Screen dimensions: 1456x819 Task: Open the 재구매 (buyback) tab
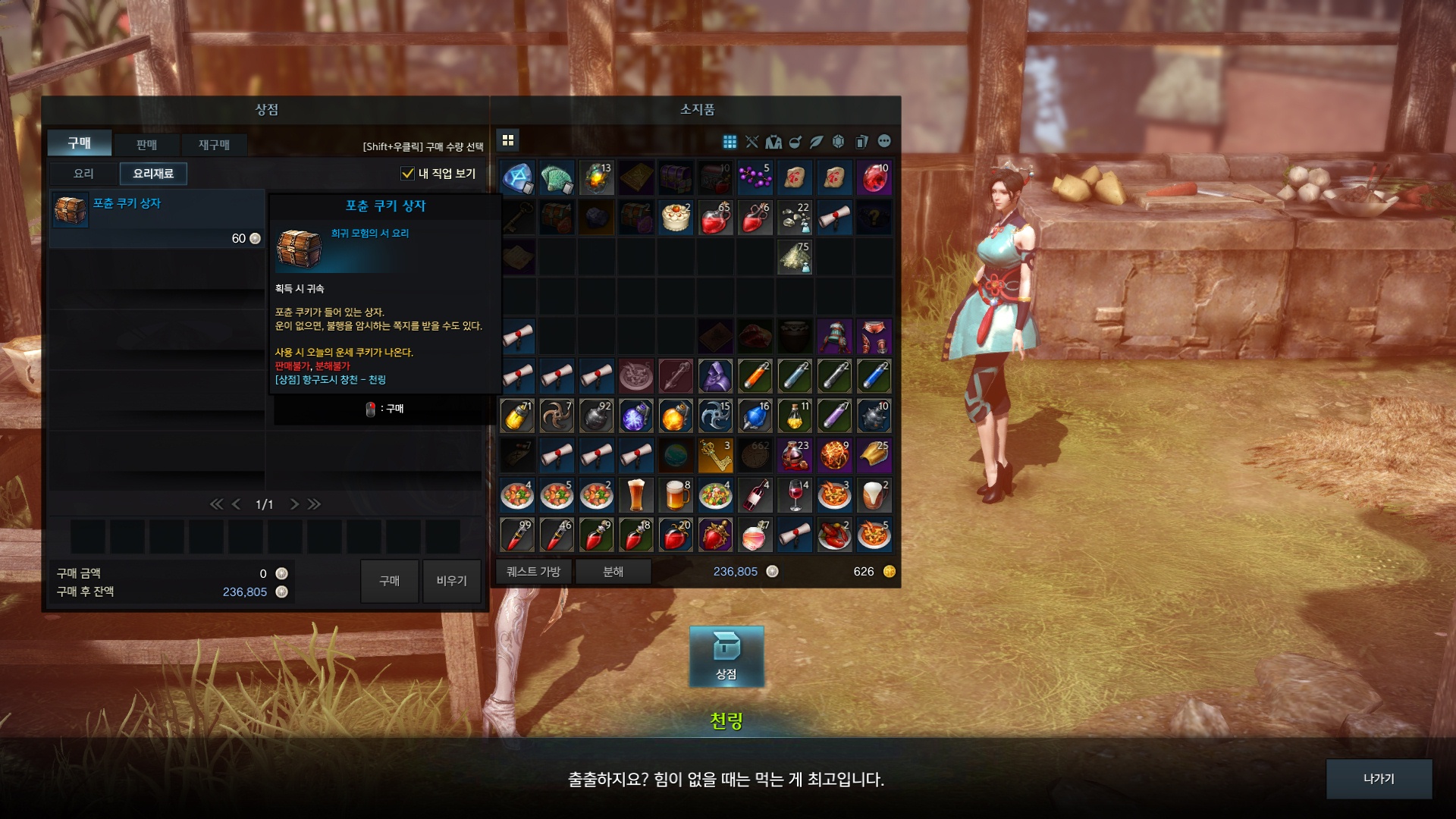214,144
